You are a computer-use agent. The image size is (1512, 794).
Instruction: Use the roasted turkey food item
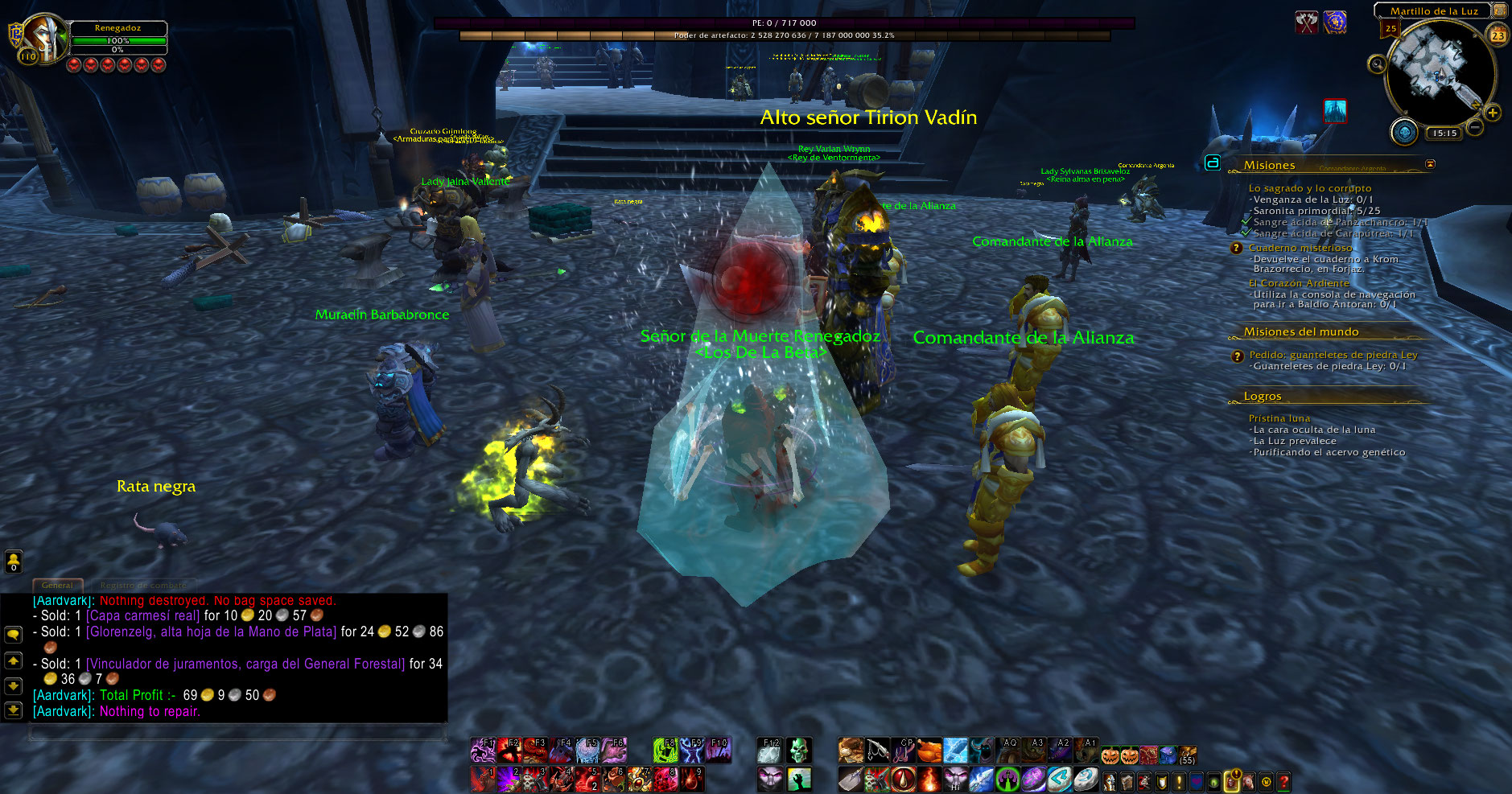pos(929,751)
